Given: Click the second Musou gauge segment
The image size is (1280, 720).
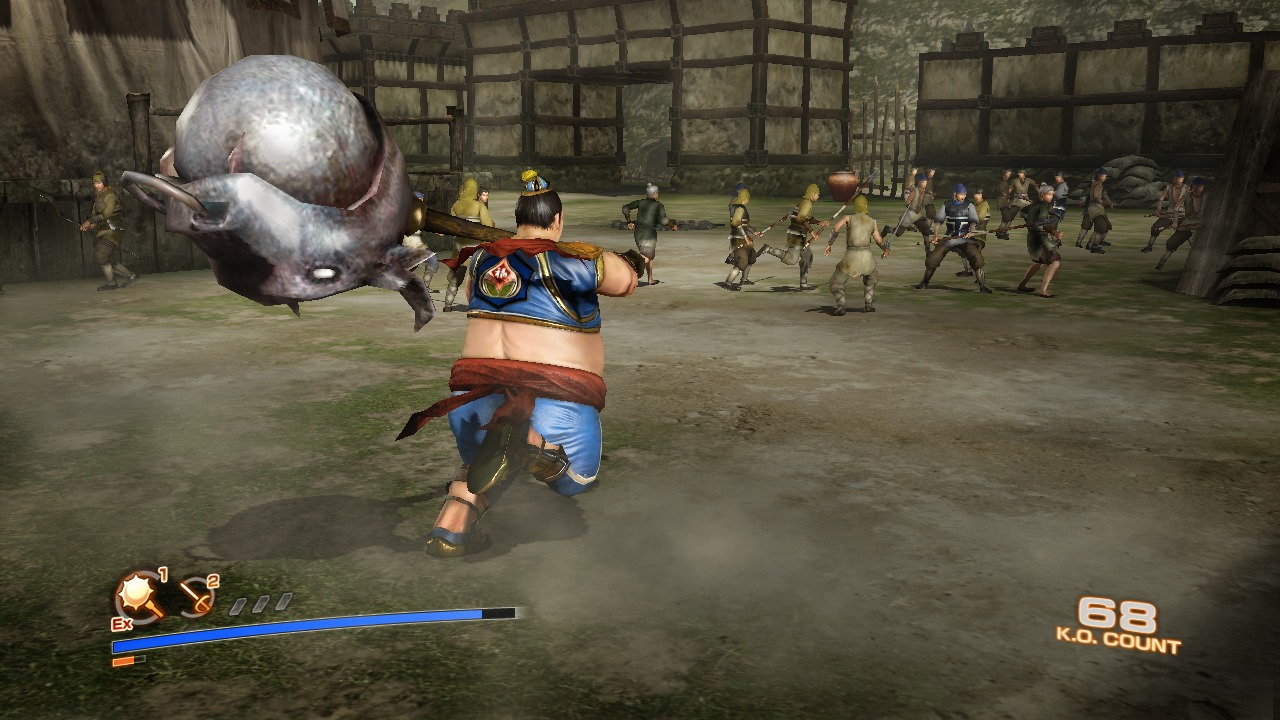Looking at the screenshot, I should point(262,602).
